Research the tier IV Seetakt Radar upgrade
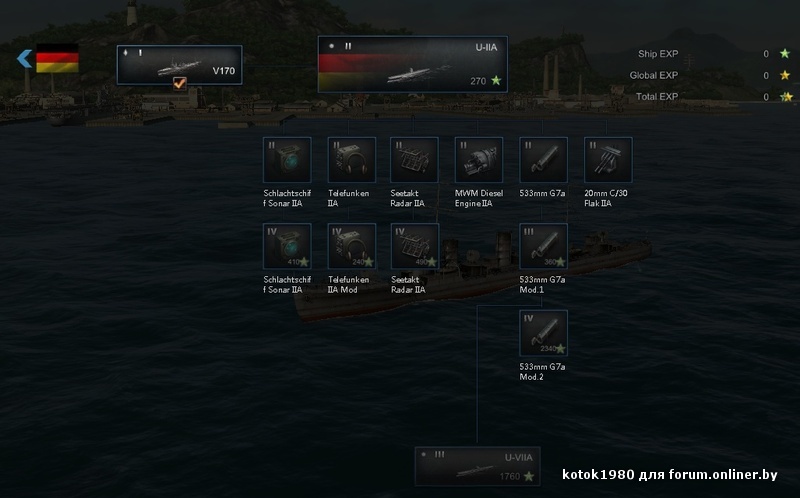800x498 pixels. pos(414,246)
